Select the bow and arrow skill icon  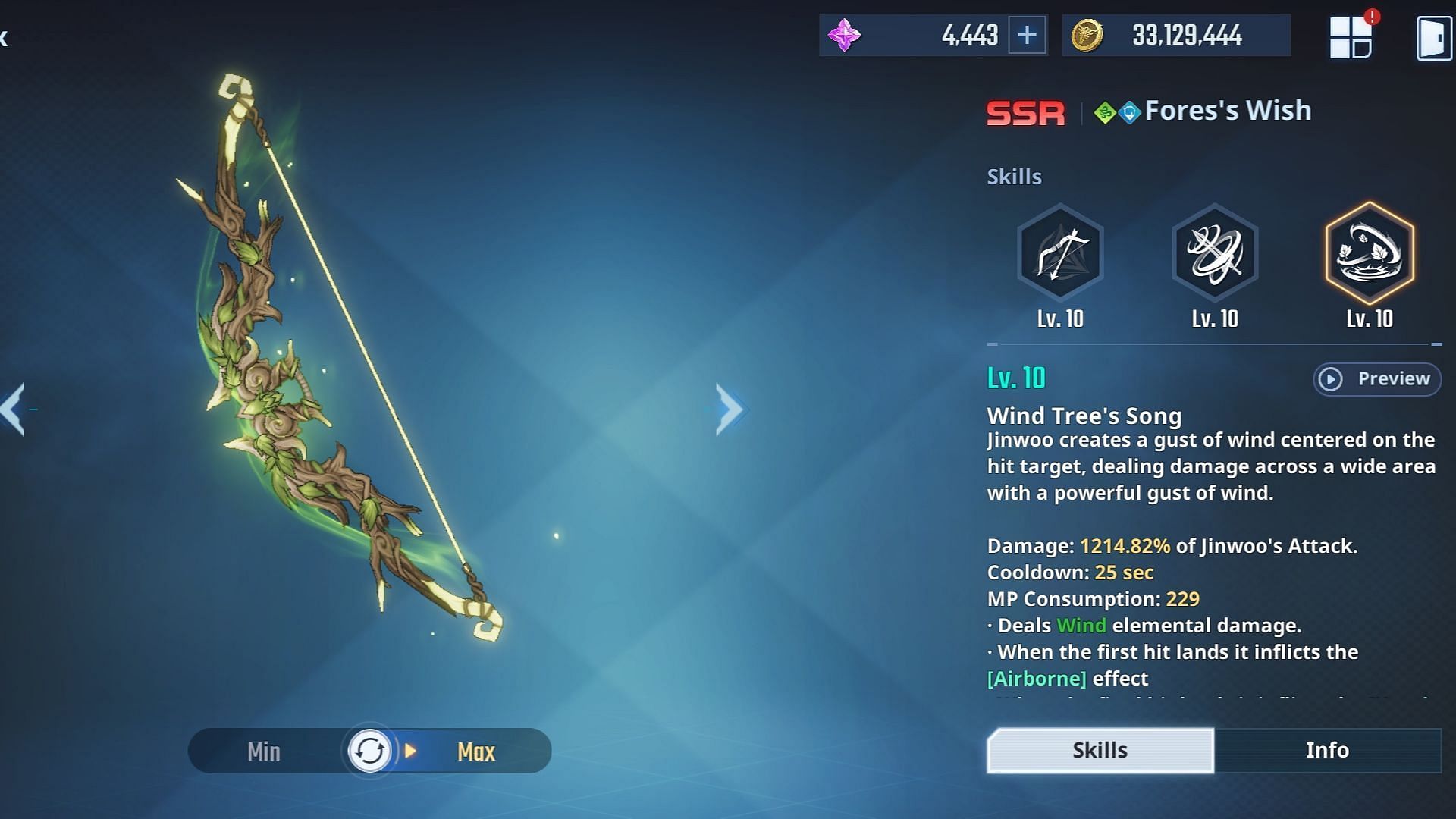click(x=1059, y=253)
